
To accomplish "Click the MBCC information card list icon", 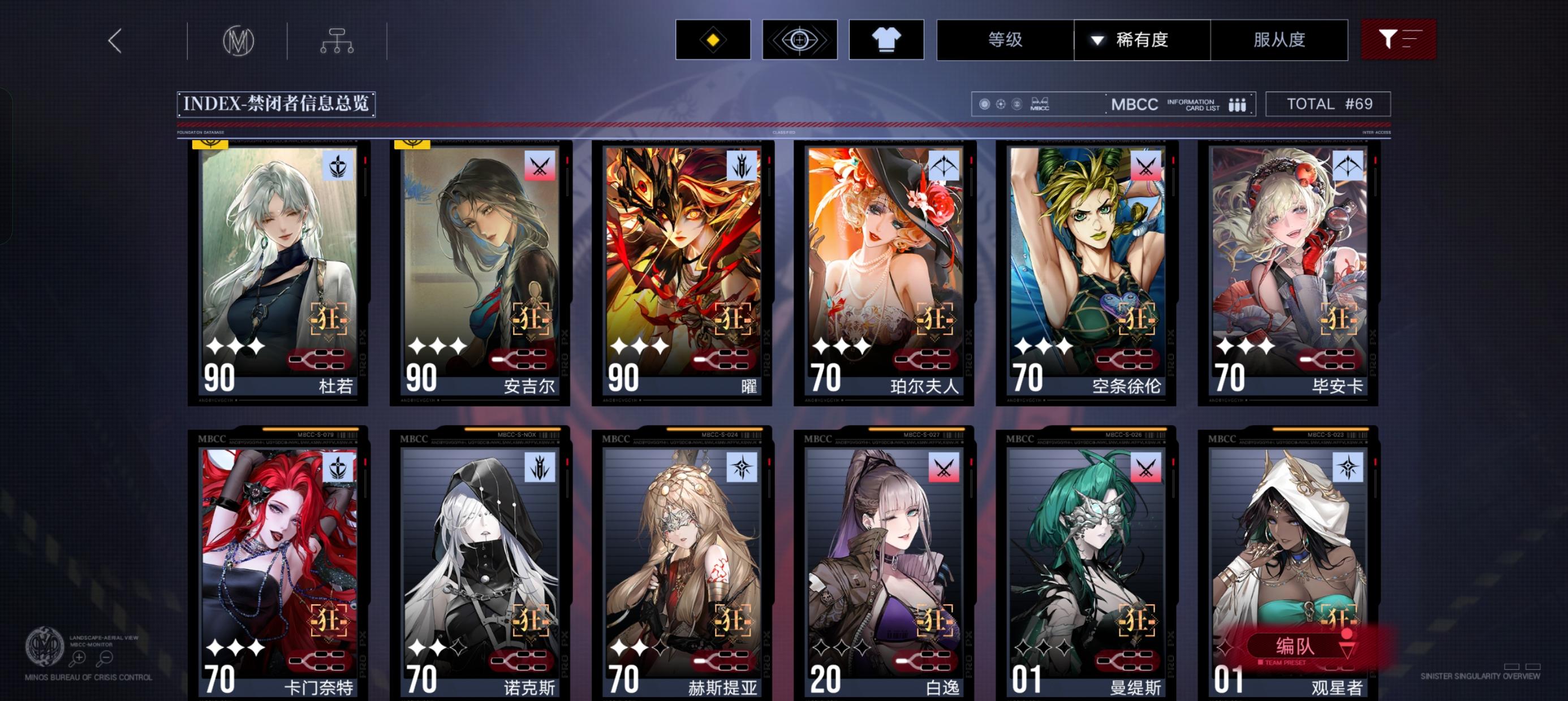I will point(1239,104).
